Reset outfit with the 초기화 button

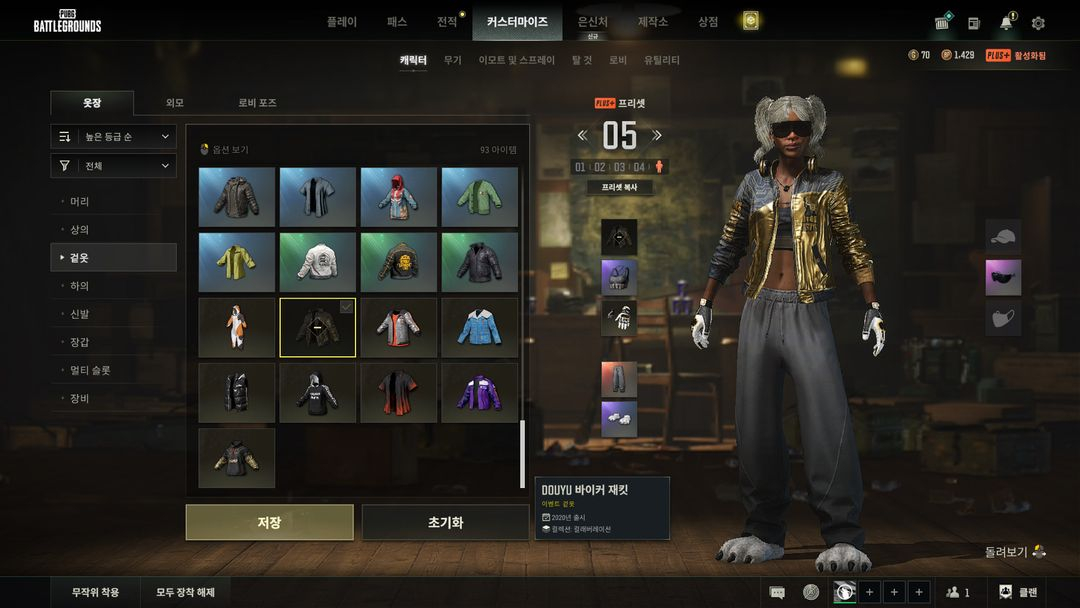tap(445, 522)
